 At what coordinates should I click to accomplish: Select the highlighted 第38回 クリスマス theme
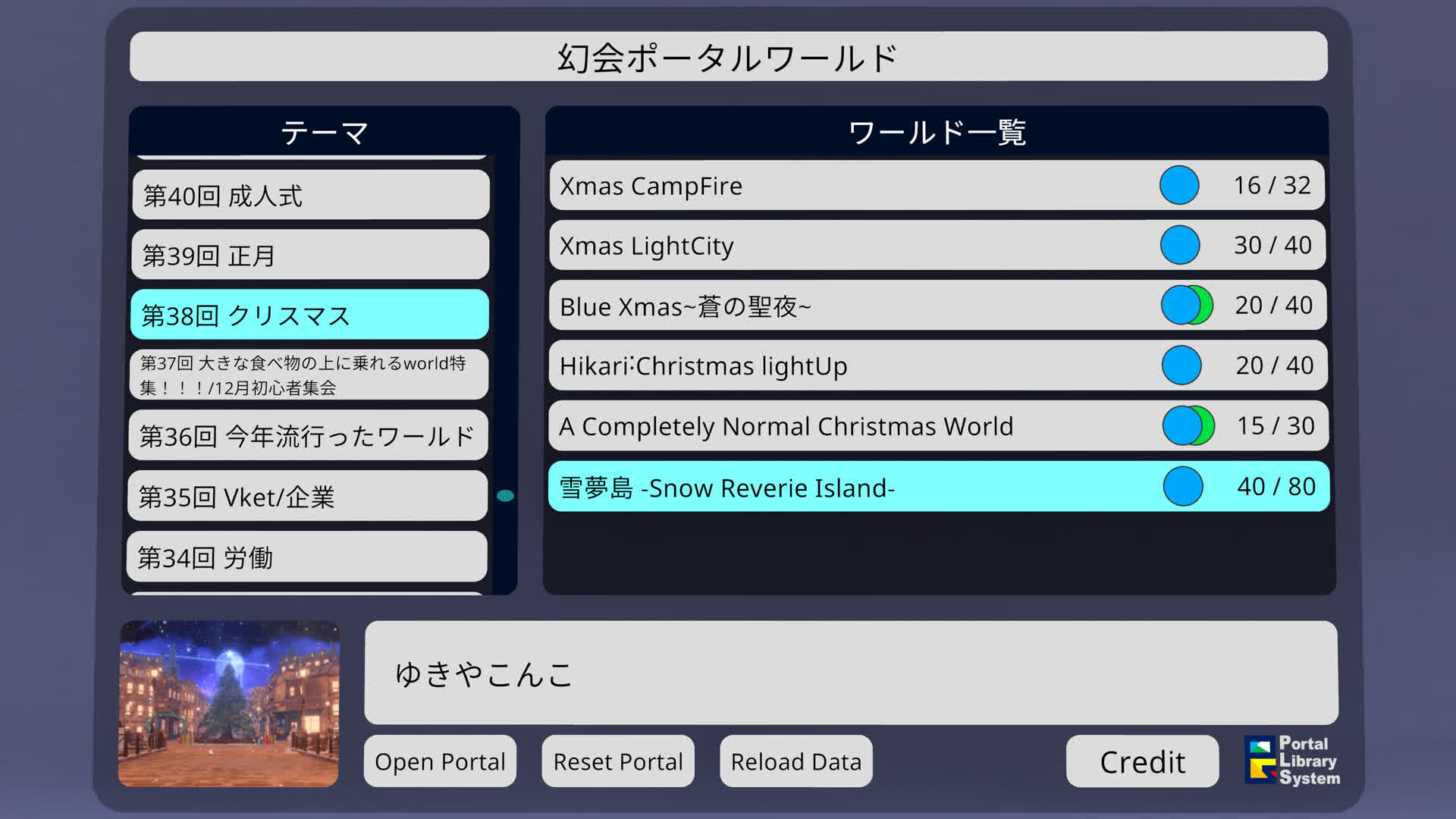click(309, 315)
